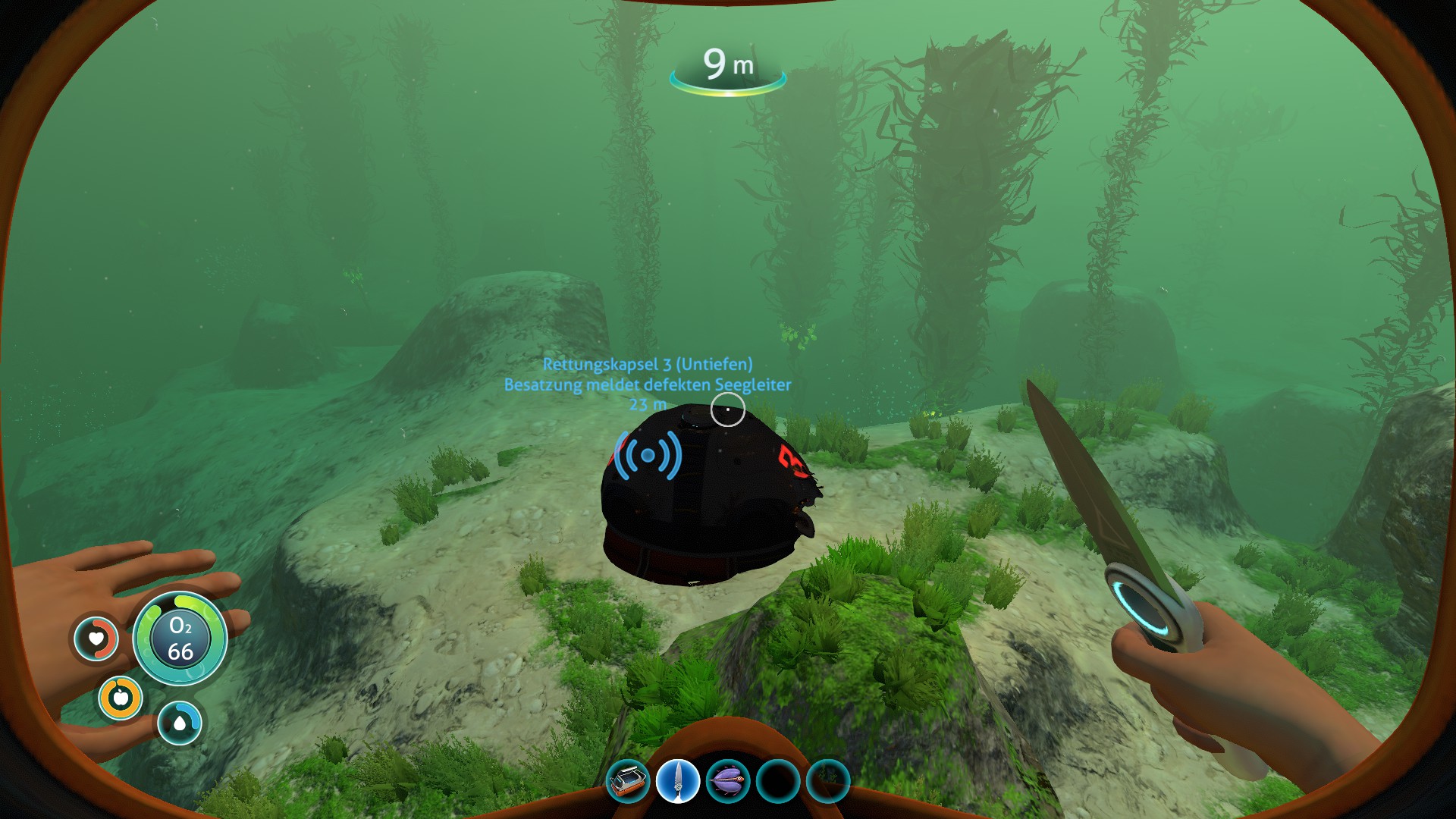Click the Rettungskapsel 3 signal marker
Viewport: 1456px width, 819px height.
click(x=648, y=455)
